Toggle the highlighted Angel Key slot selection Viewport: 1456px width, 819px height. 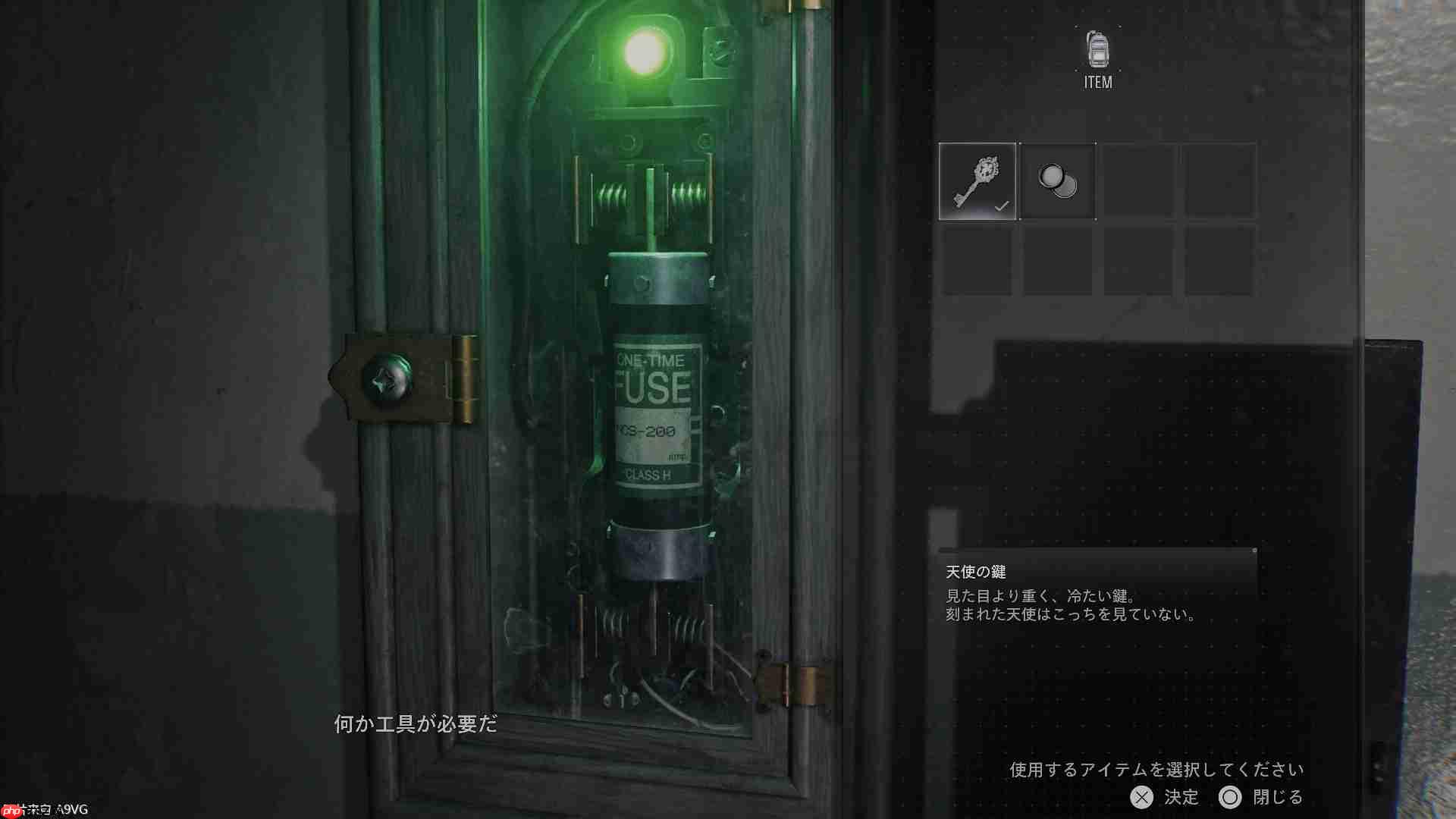(x=977, y=180)
